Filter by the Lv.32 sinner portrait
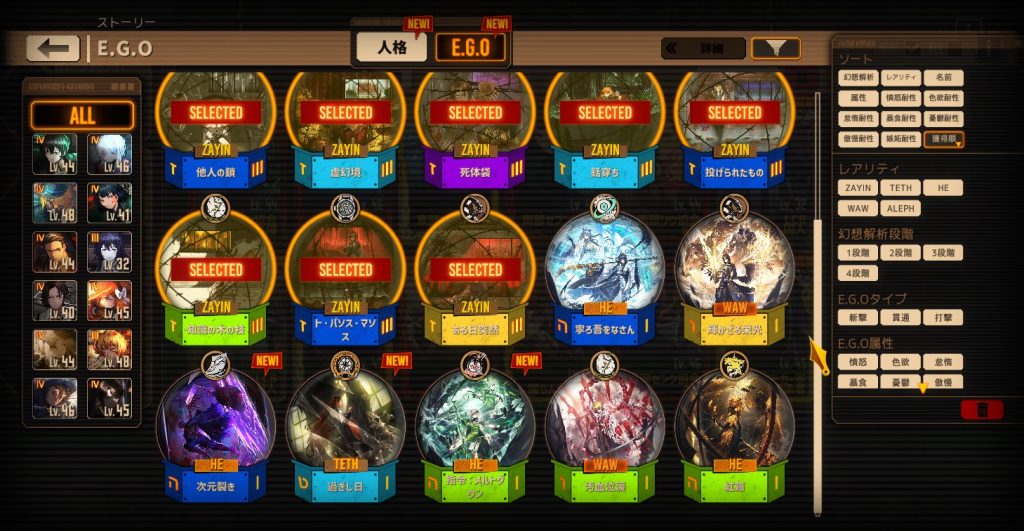This screenshot has height=531, width=1024. click(x=110, y=252)
